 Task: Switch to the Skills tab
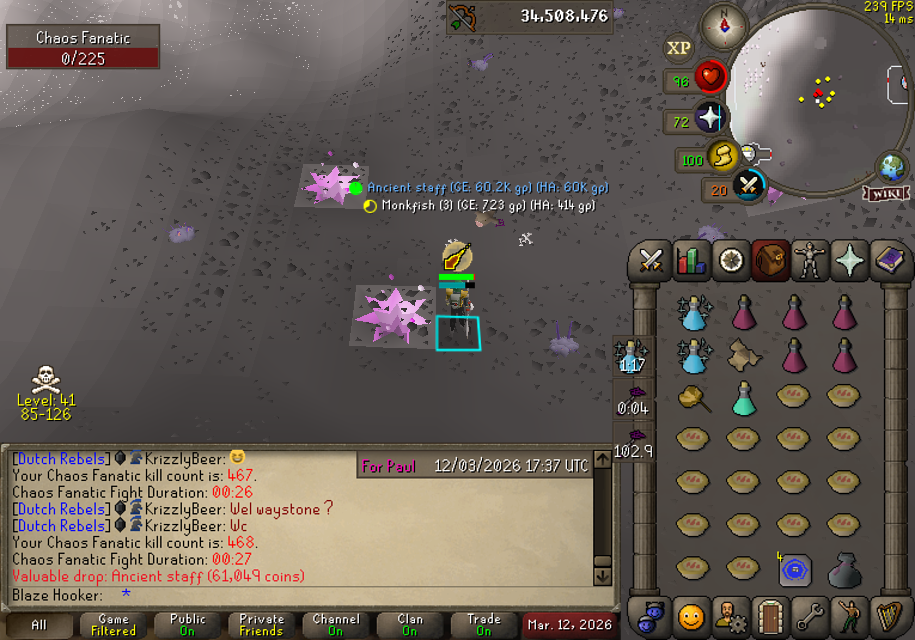click(691, 261)
